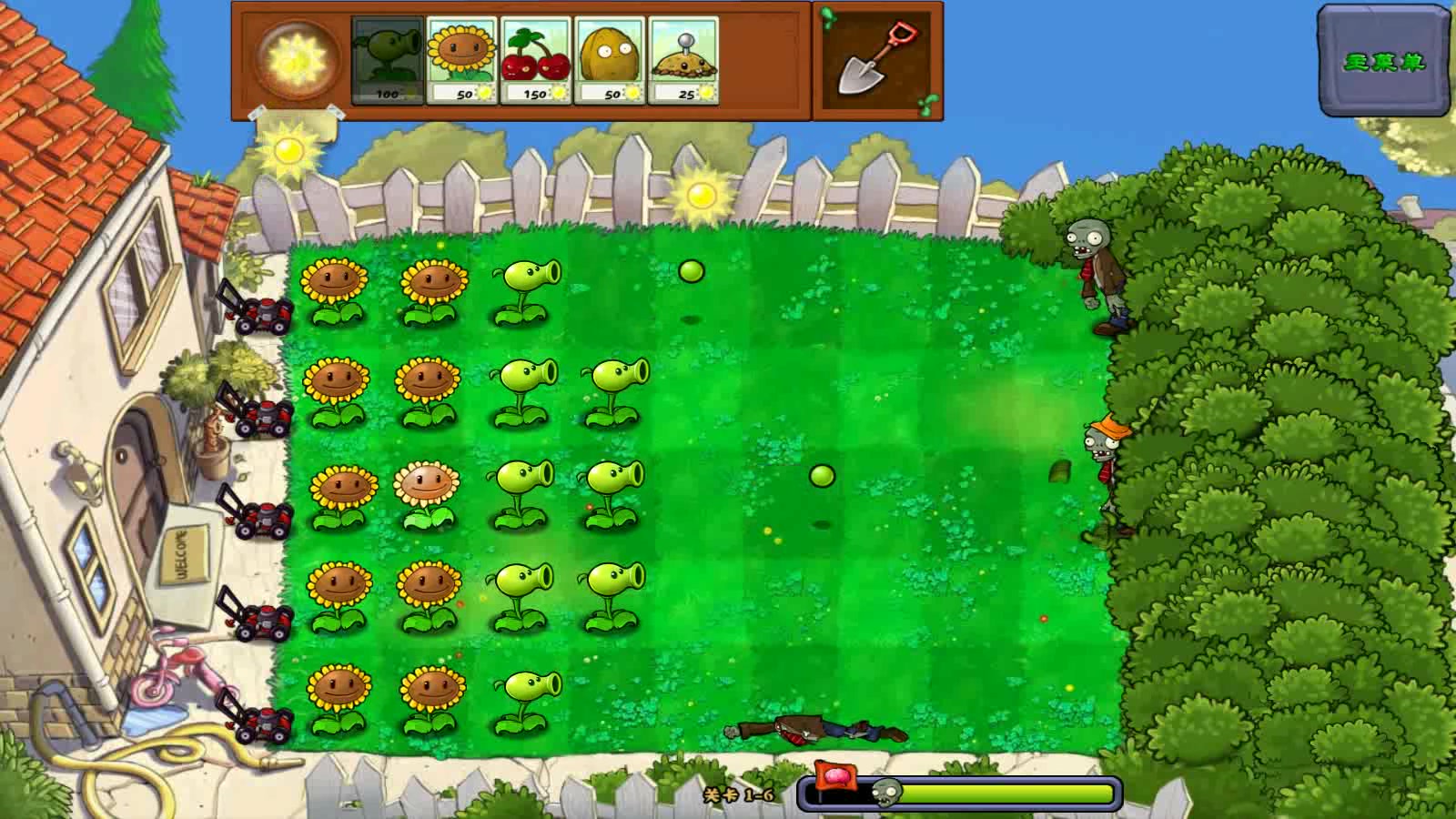The width and height of the screenshot is (1456, 819).
Task: Choose the Cherry Bomb seed packet
Action: 536,60
